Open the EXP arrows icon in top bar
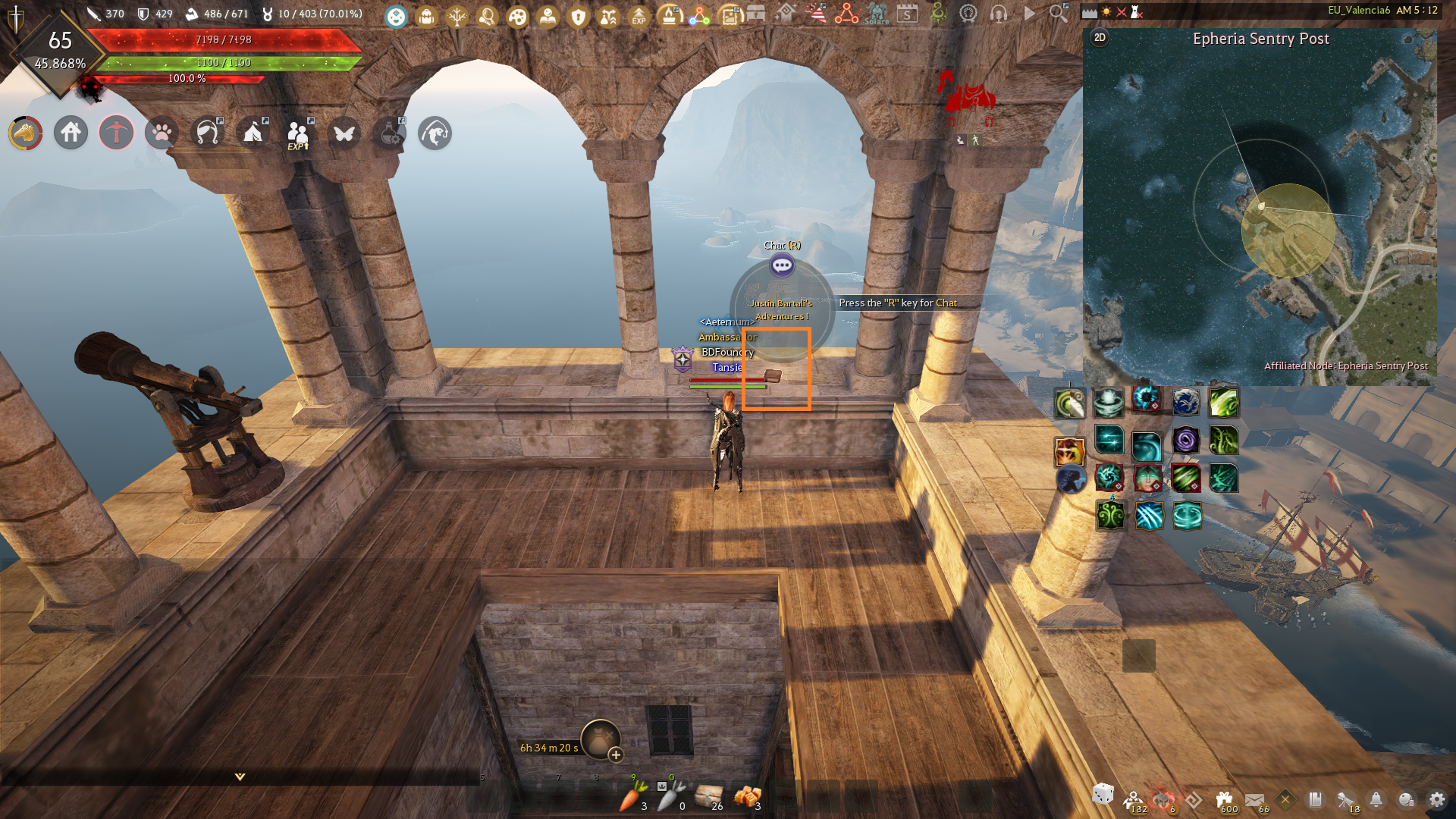This screenshot has width=1456, height=819. 639,16
